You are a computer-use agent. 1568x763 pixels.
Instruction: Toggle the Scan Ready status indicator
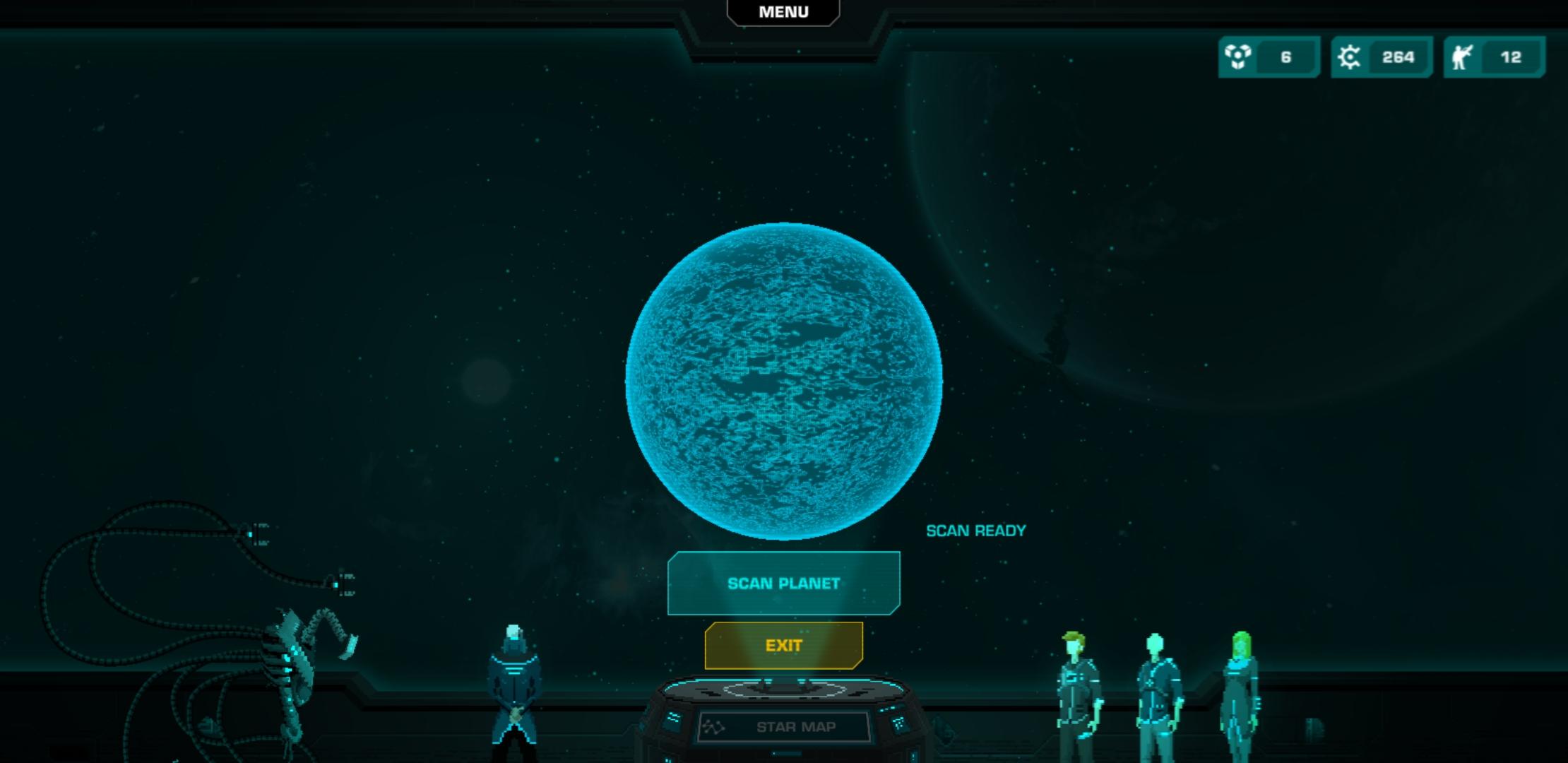pos(977,531)
